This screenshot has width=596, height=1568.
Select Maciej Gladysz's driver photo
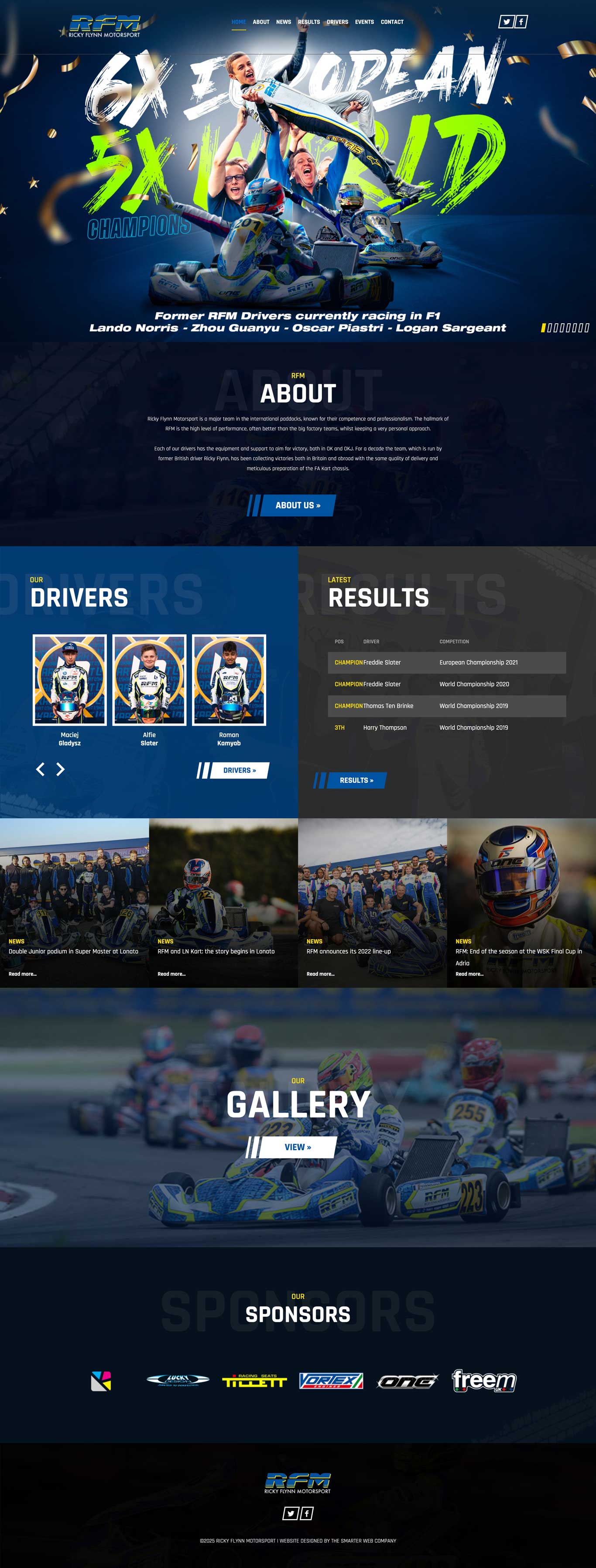[69, 679]
